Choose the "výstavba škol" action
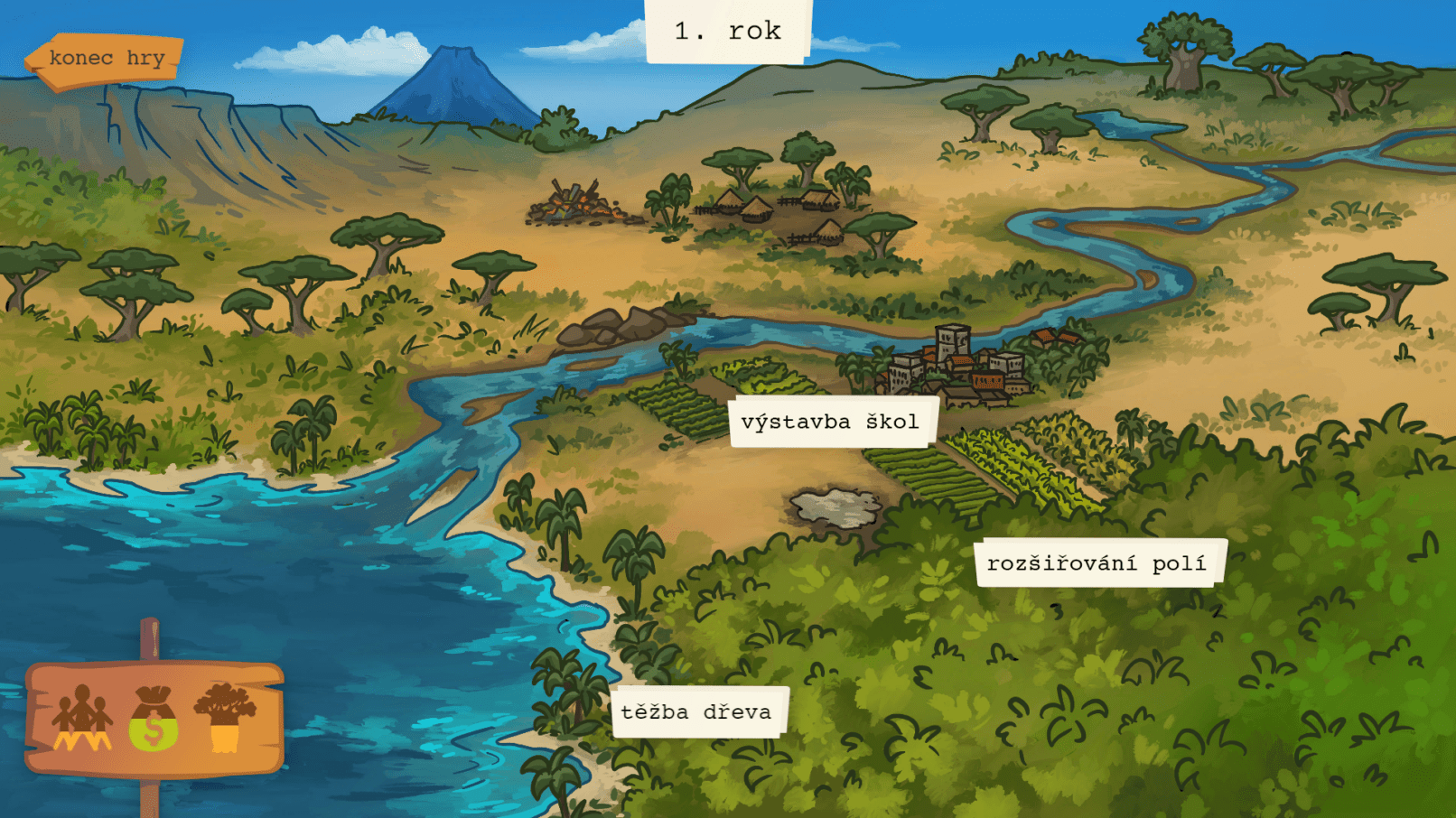Viewport: 1456px width, 818px height. coord(830,422)
